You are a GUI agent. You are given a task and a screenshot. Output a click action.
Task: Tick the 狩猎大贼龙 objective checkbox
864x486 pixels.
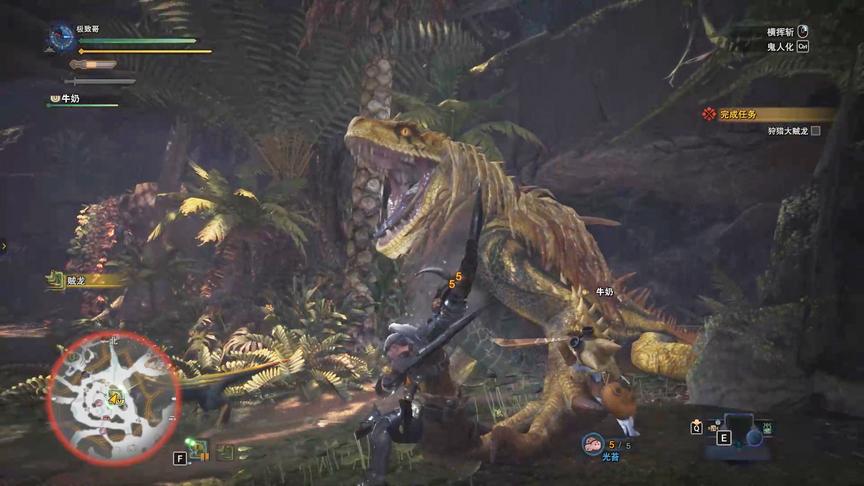pos(815,131)
